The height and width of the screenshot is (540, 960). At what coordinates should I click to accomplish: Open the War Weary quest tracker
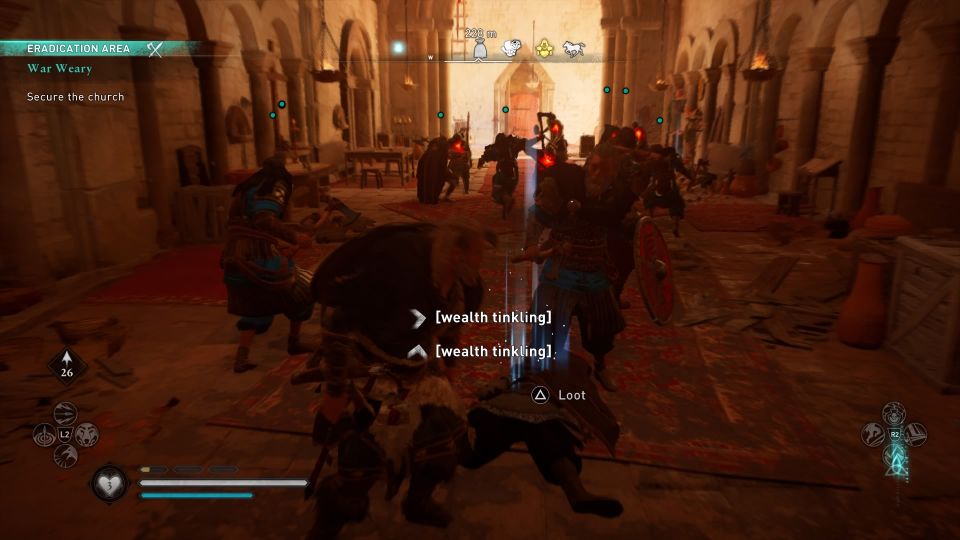pyautogui.click(x=60, y=69)
